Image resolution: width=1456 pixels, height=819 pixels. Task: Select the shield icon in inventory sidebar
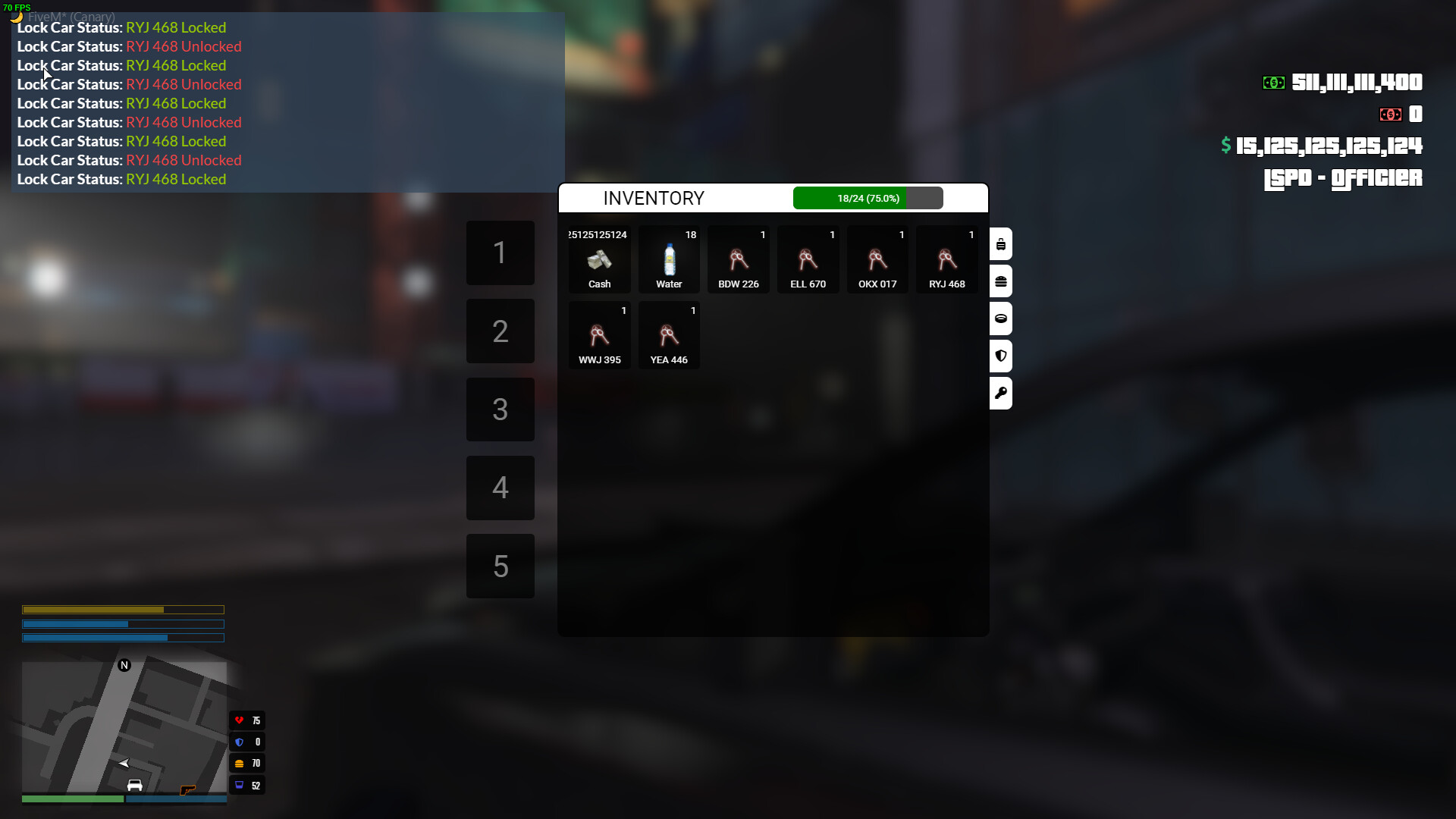tap(1001, 356)
